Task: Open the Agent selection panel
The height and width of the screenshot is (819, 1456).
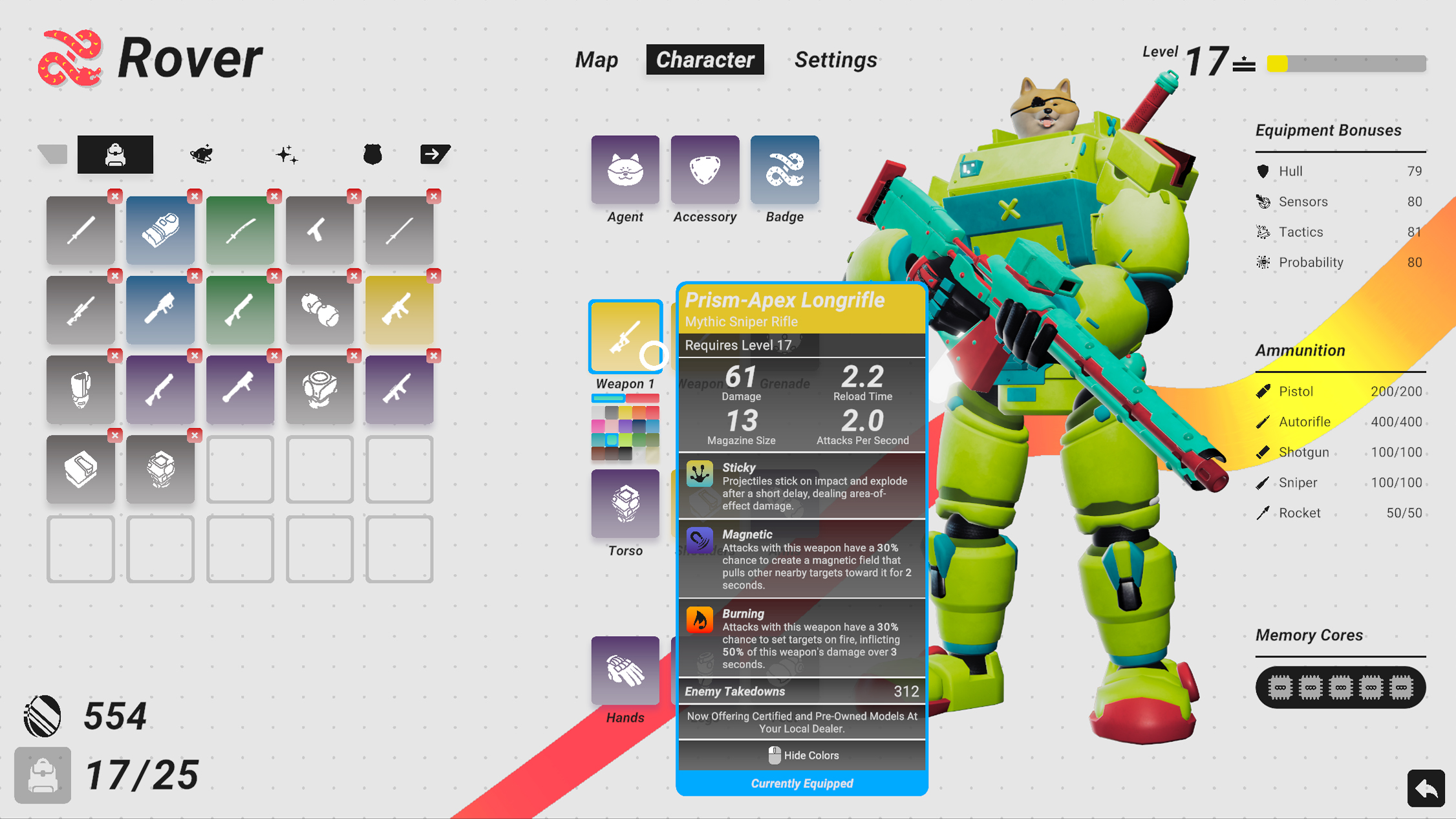Action: click(624, 170)
